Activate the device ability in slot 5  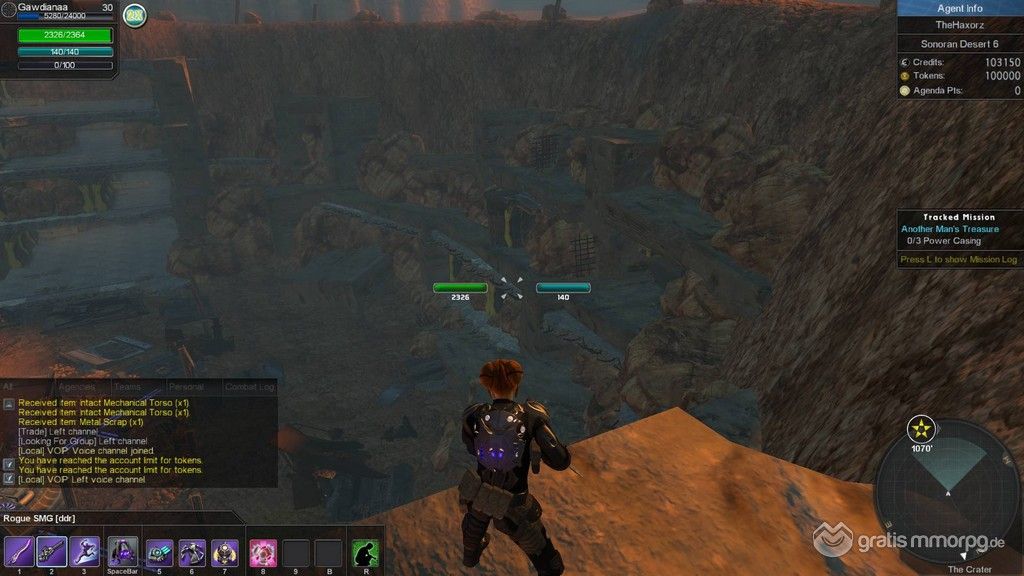point(160,552)
